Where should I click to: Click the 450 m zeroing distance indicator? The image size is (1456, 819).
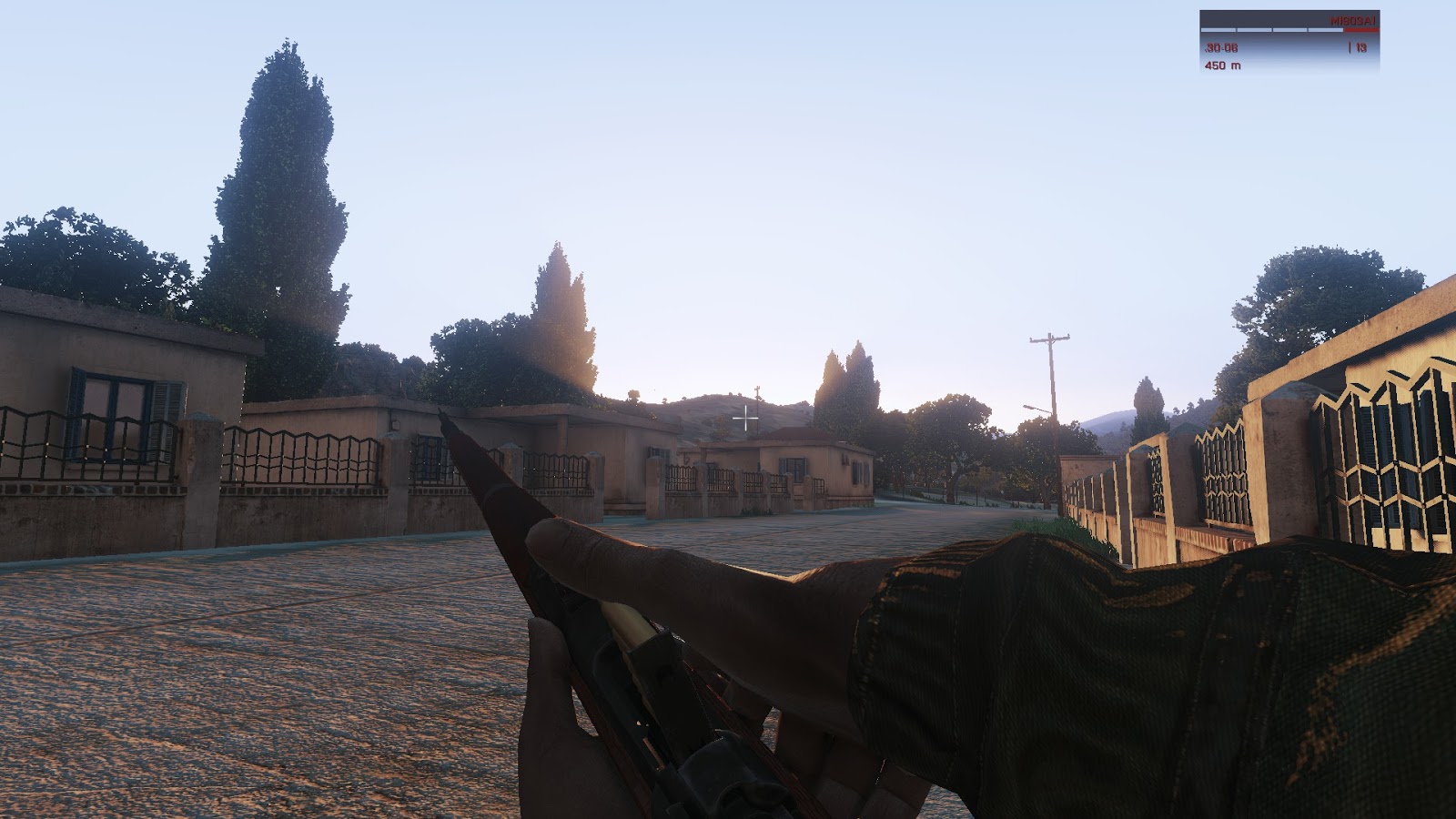[x=1224, y=66]
